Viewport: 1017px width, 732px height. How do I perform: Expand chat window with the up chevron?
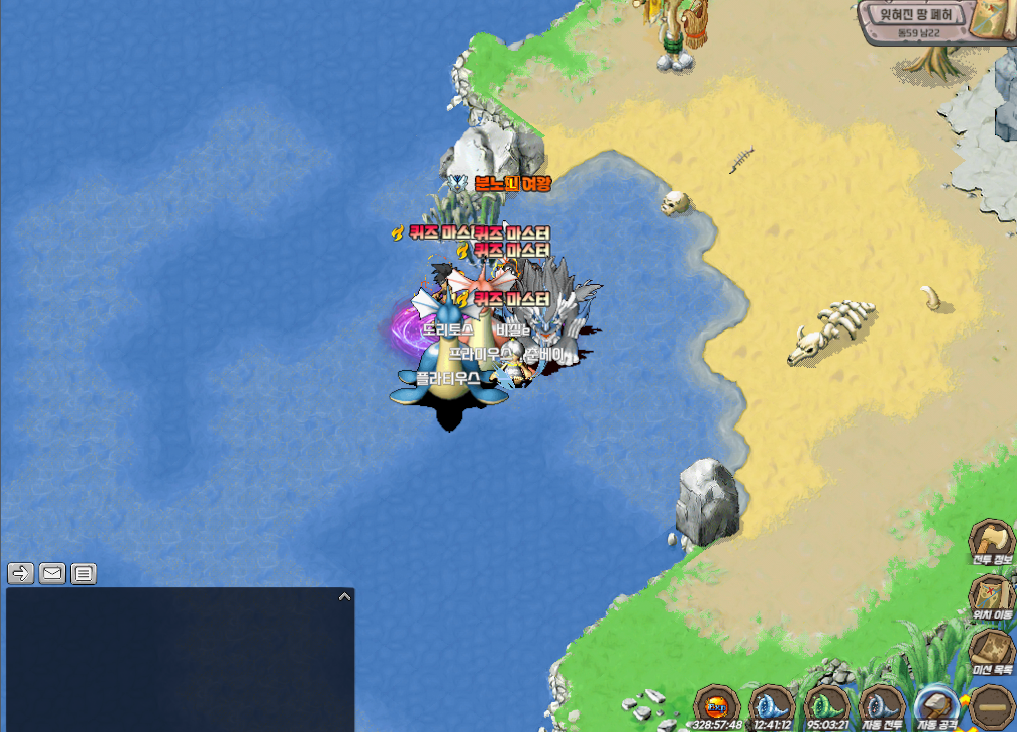click(344, 597)
